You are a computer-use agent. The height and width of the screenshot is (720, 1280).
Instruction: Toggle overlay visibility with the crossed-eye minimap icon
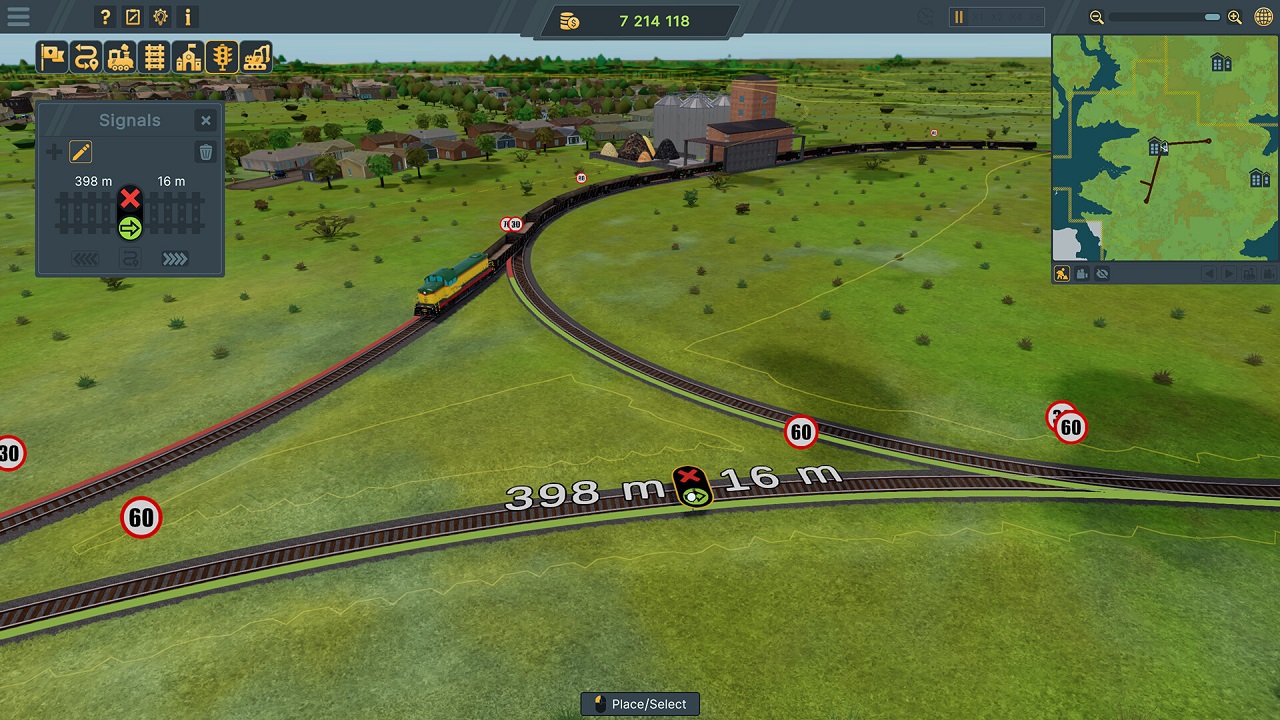pos(1102,273)
